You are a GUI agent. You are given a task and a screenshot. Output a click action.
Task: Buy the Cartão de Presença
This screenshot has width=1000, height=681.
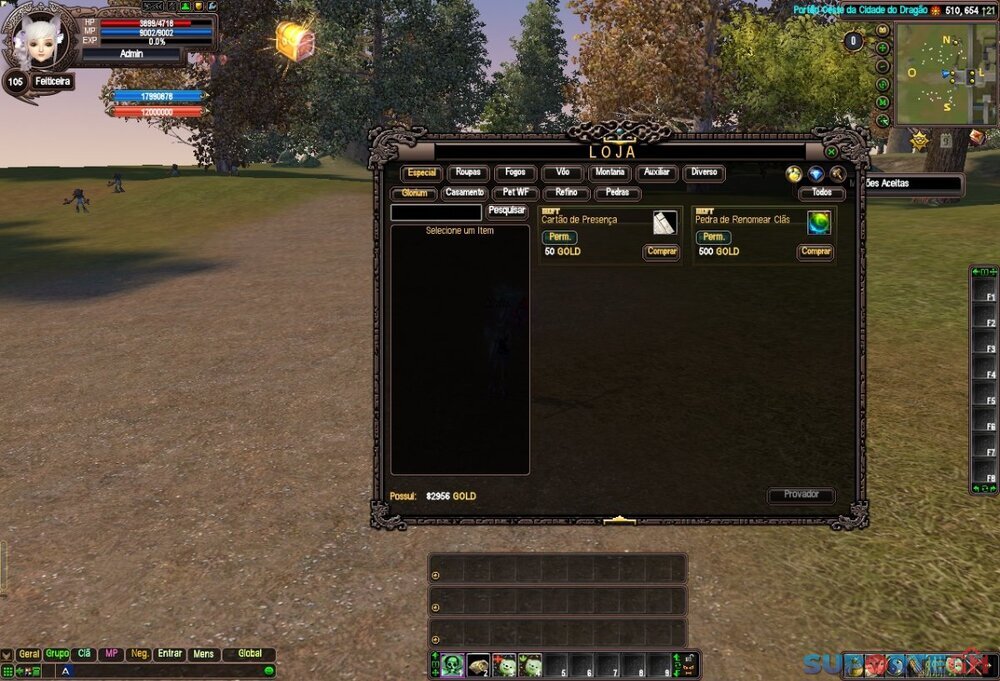pyautogui.click(x=661, y=252)
